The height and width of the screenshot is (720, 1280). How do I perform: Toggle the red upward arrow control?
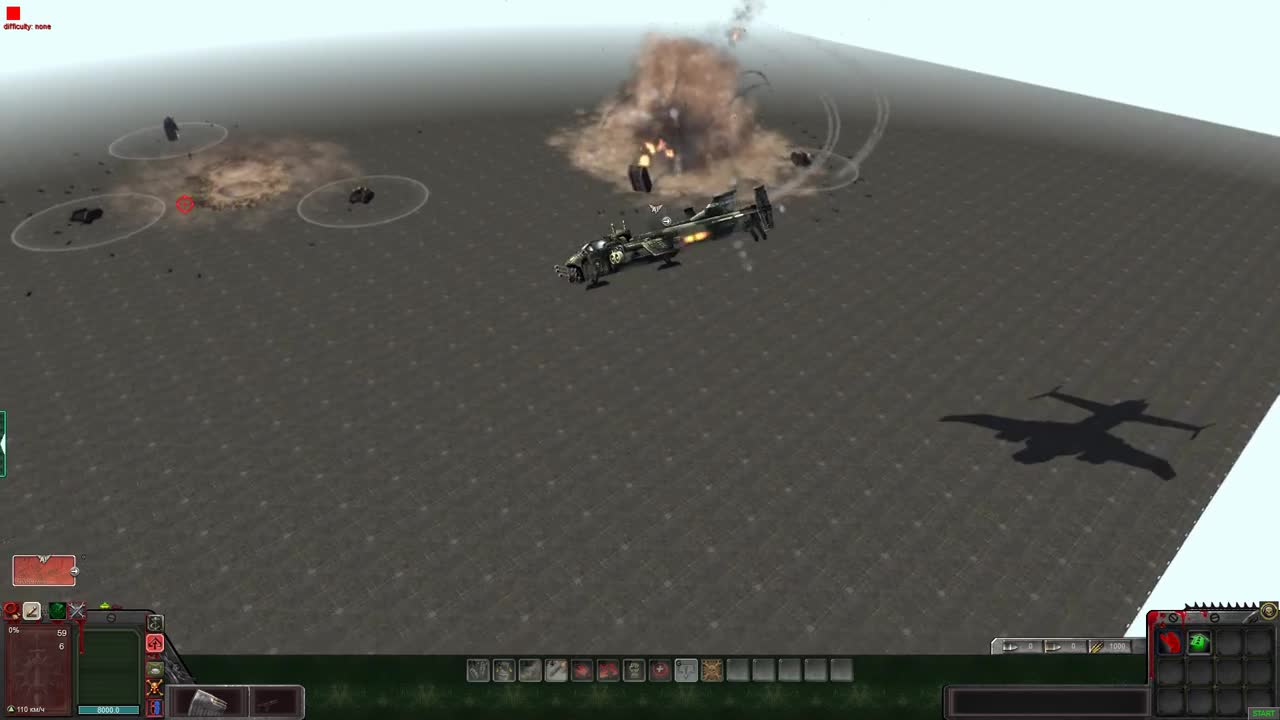[x=154, y=643]
